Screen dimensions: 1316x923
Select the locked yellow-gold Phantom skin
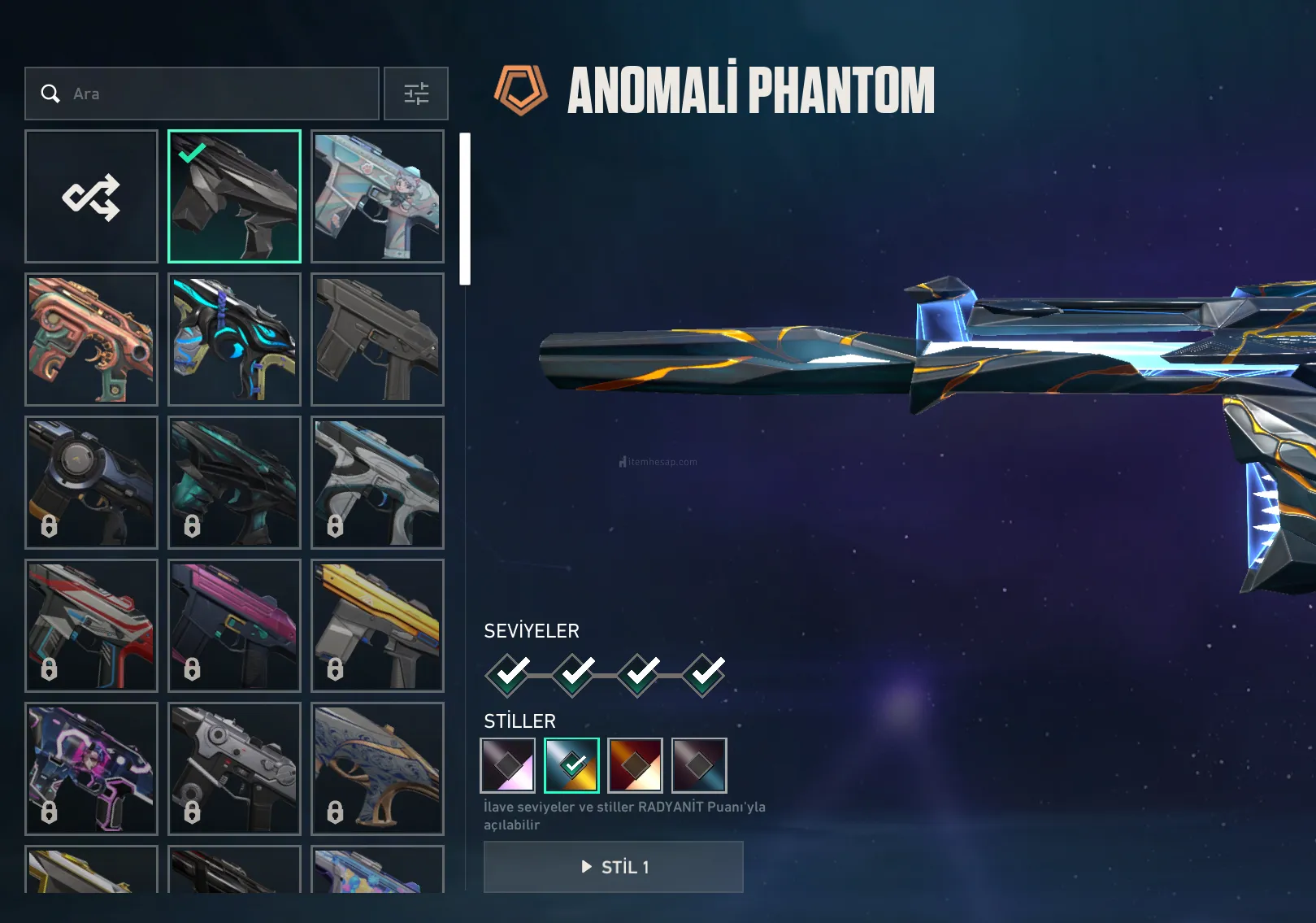[x=377, y=625]
